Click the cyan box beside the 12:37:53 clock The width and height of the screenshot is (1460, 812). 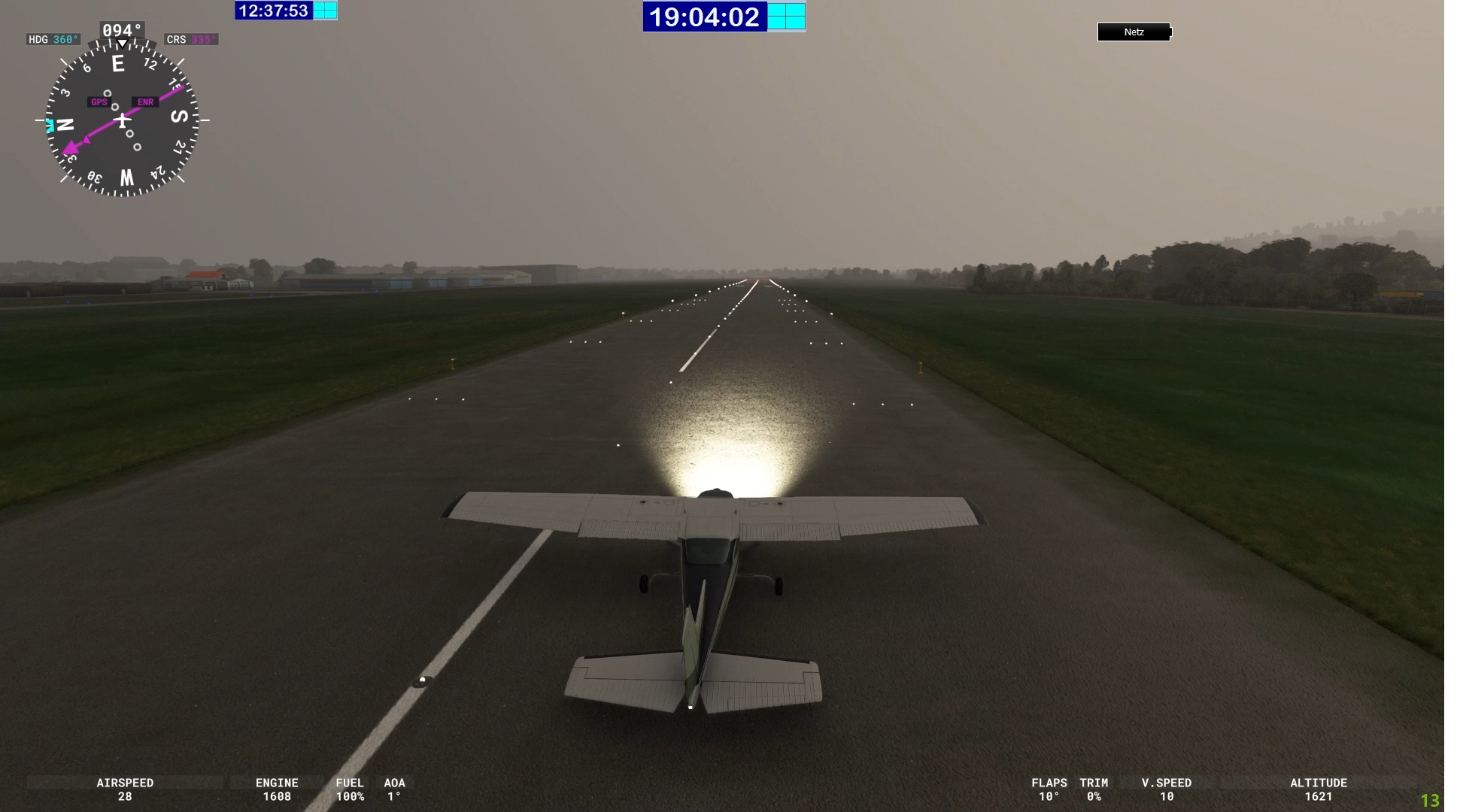tap(325, 11)
